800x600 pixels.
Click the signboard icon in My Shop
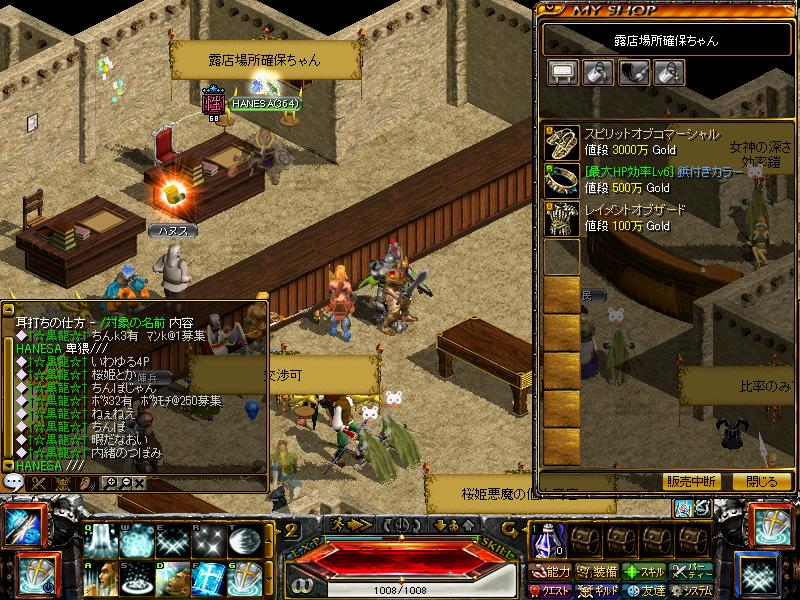point(562,73)
